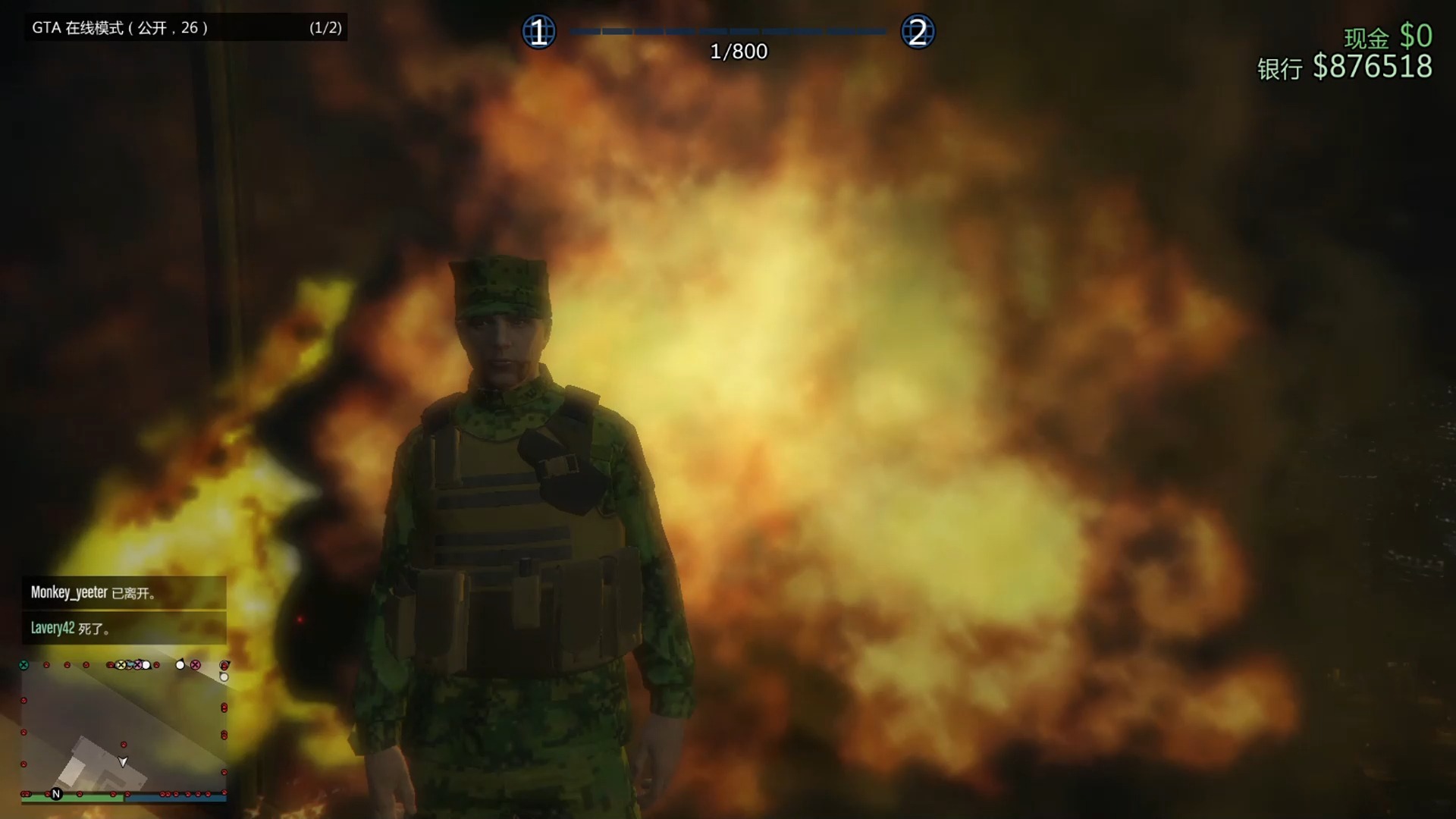Click the yellow X player blip on minimap
1456x819 pixels.
coord(121,665)
